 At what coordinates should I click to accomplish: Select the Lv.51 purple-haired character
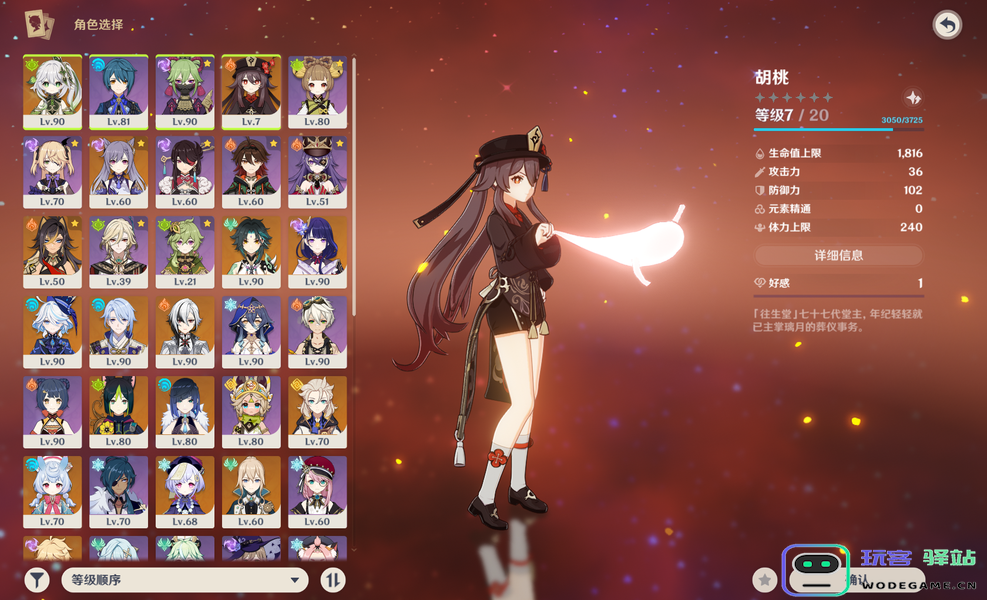point(318,171)
